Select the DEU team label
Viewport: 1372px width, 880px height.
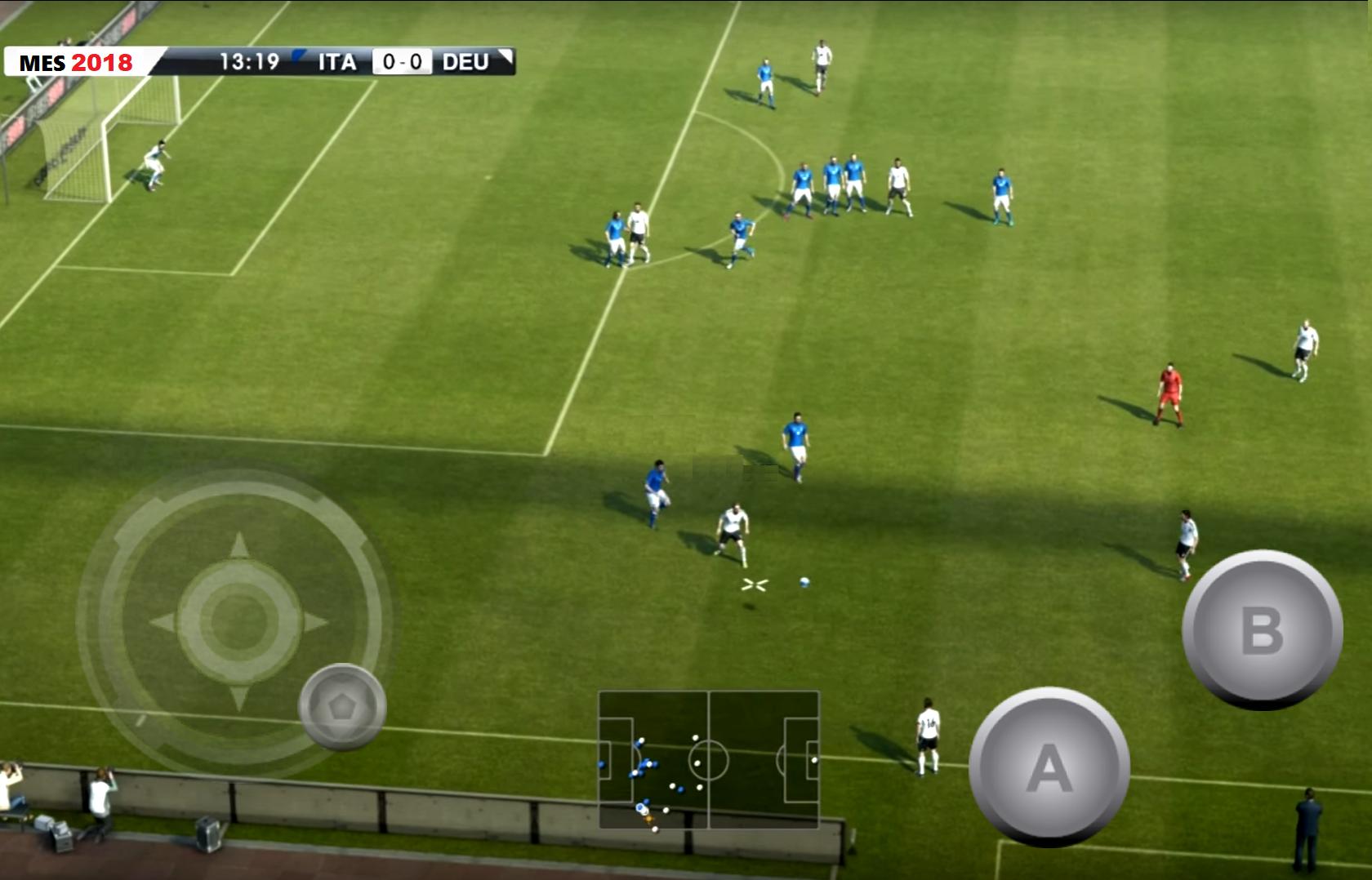point(465,60)
